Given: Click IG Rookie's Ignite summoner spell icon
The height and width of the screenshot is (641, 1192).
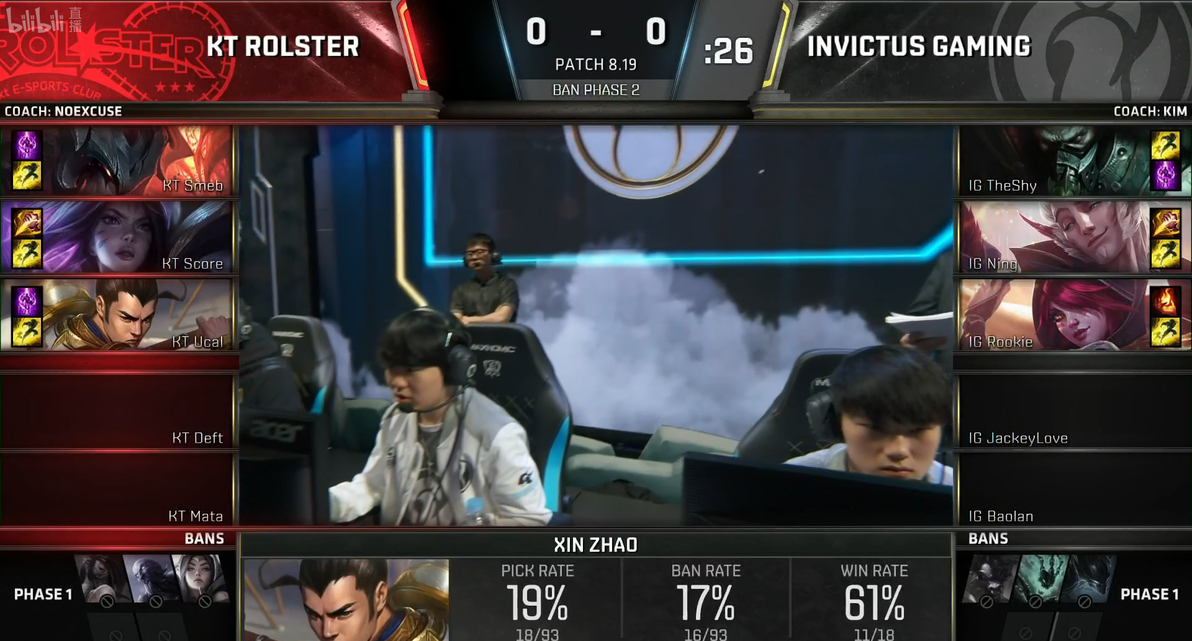Looking at the screenshot, I should click(x=1165, y=301).
